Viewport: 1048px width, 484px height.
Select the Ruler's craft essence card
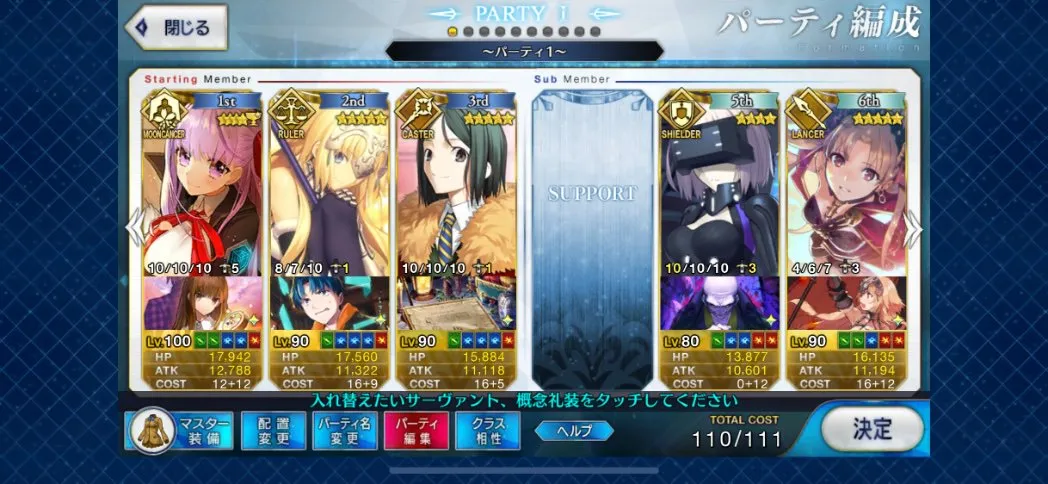(x=330, y=303)
